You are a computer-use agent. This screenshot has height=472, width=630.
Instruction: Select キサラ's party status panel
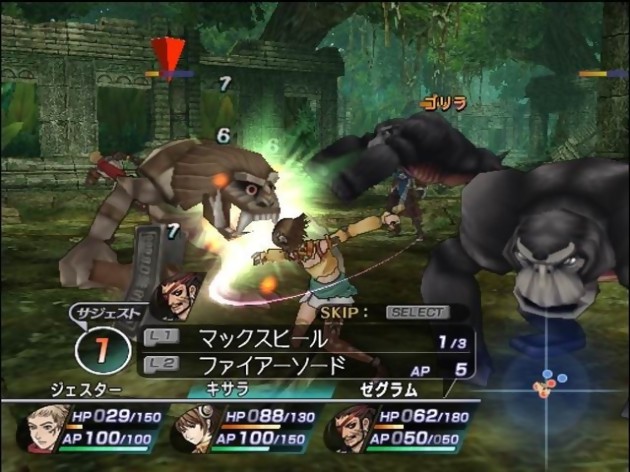240,426
